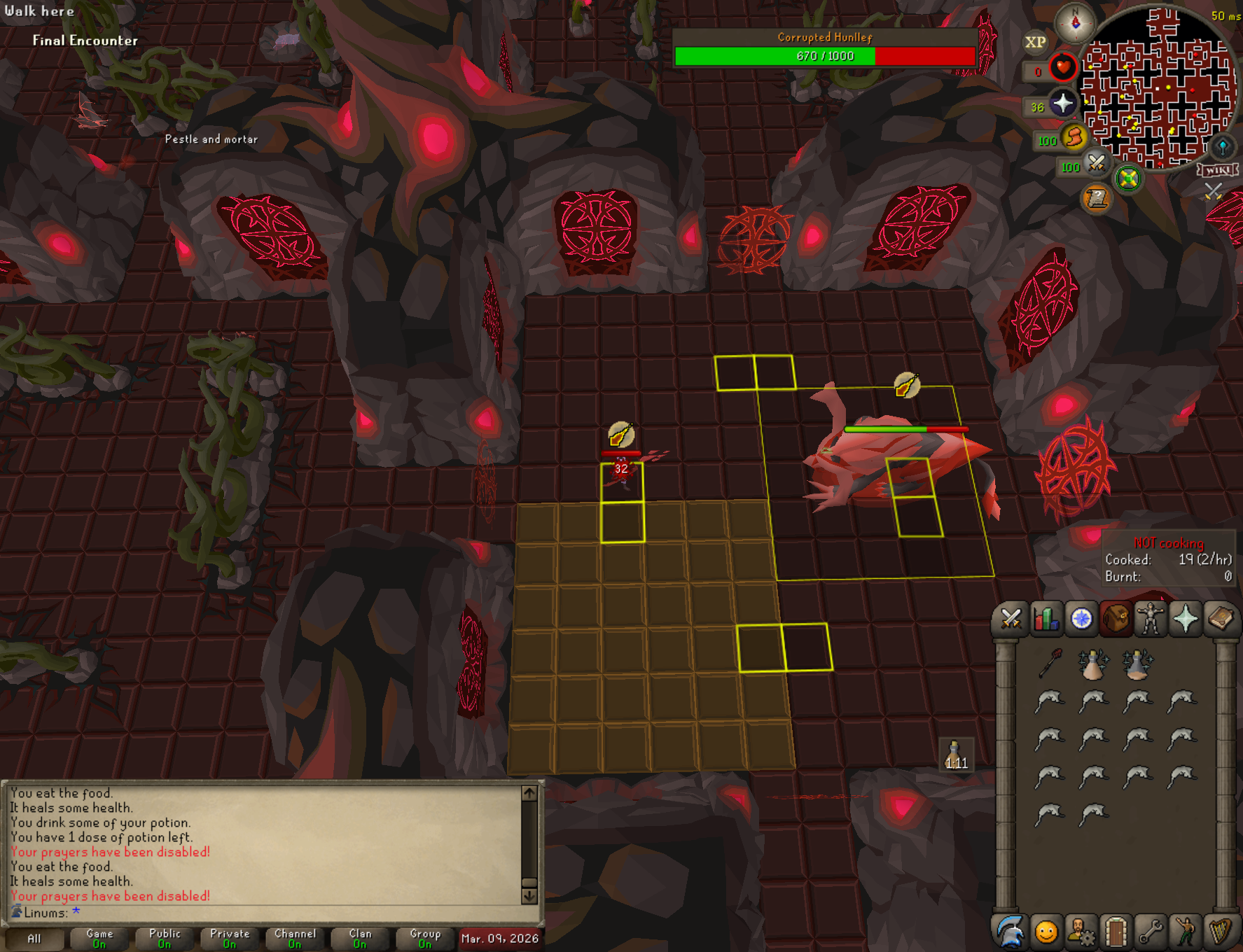Open the Music Player harp tab
Viewport: 1243px width, 952px height.
pos(1221,932)
